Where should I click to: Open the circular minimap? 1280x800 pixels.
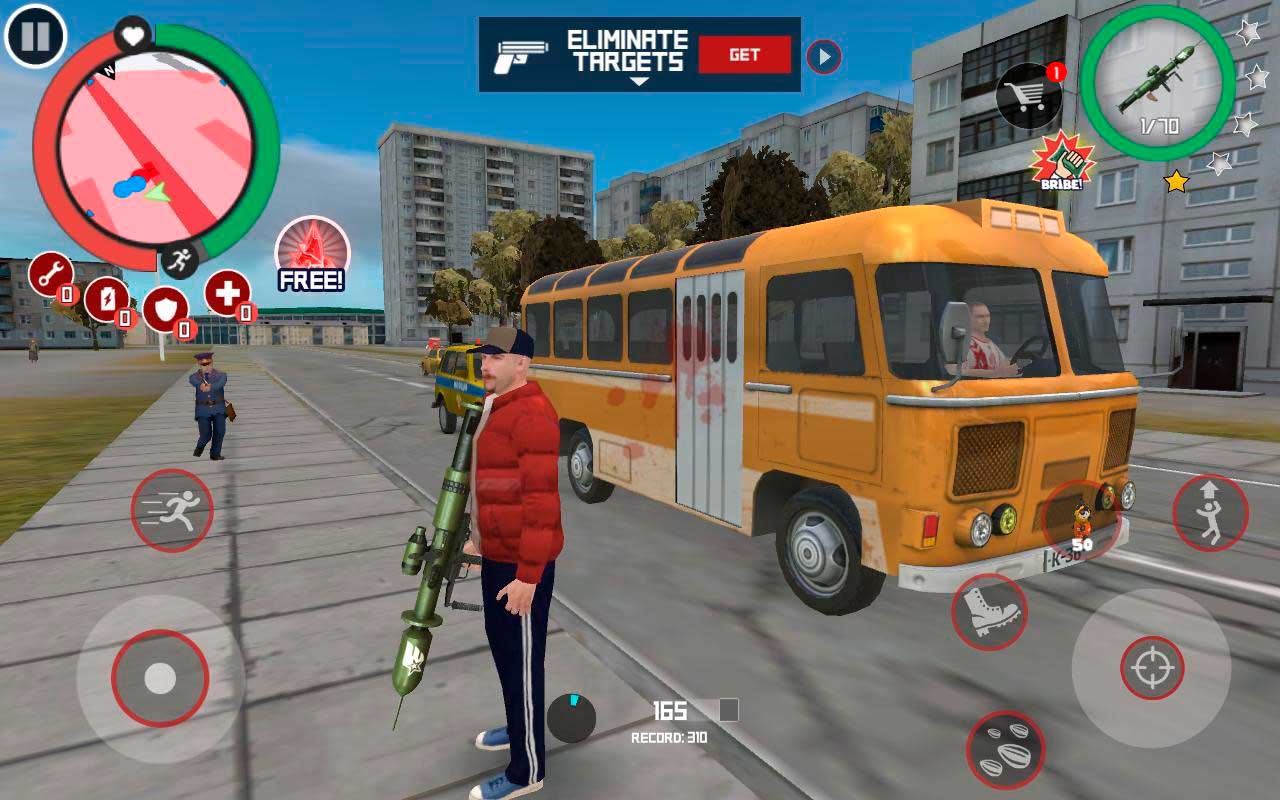click(155, 147)
